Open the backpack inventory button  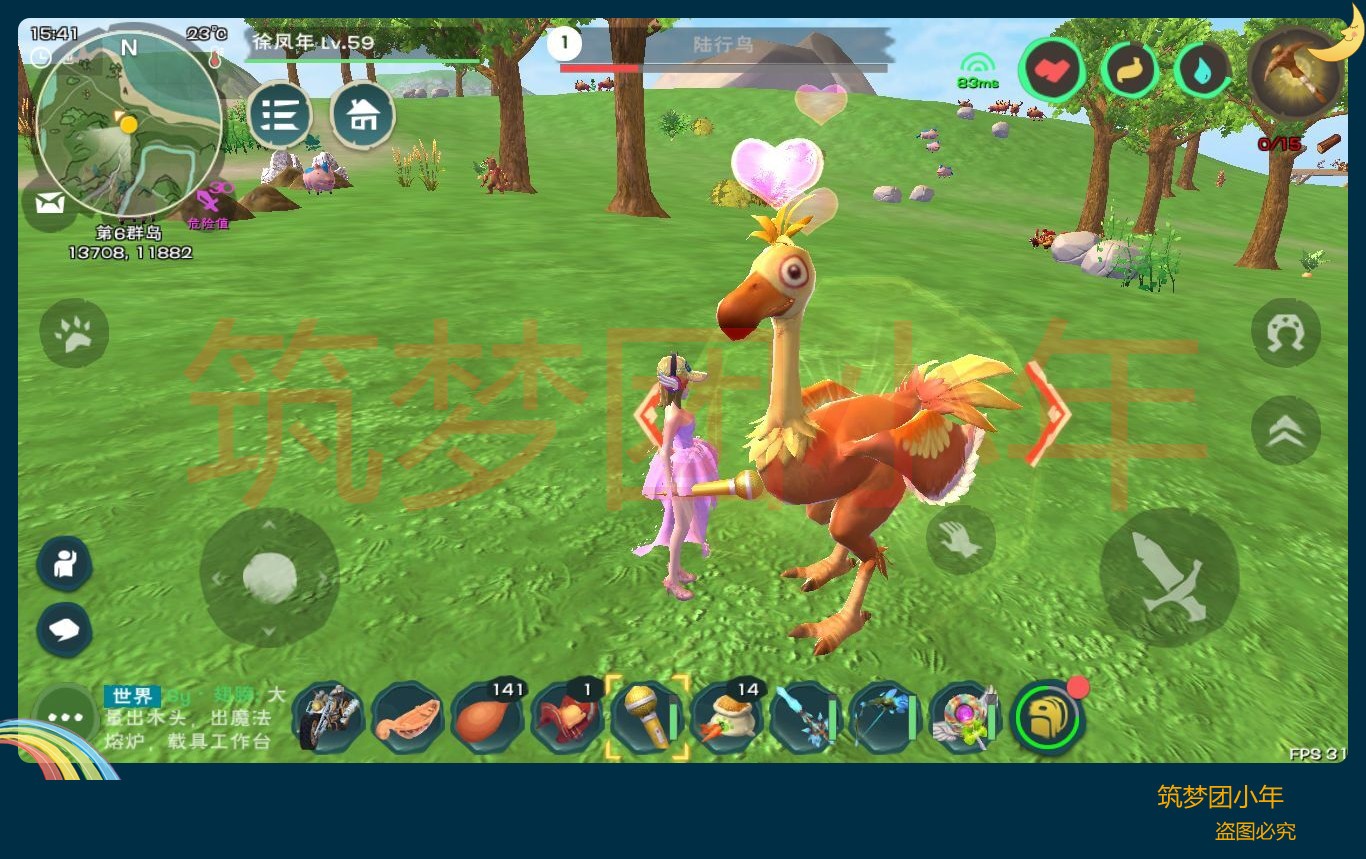coord(1047,717)
